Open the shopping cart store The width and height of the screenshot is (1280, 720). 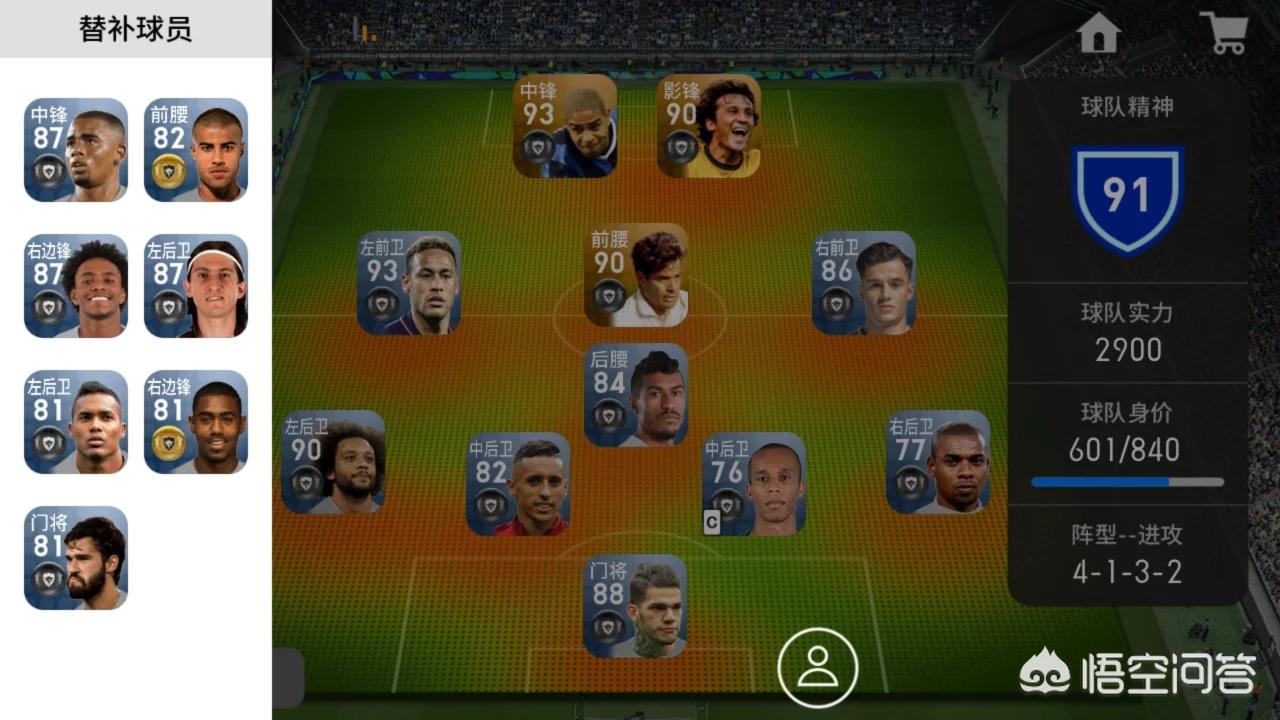click(1223, 34)
